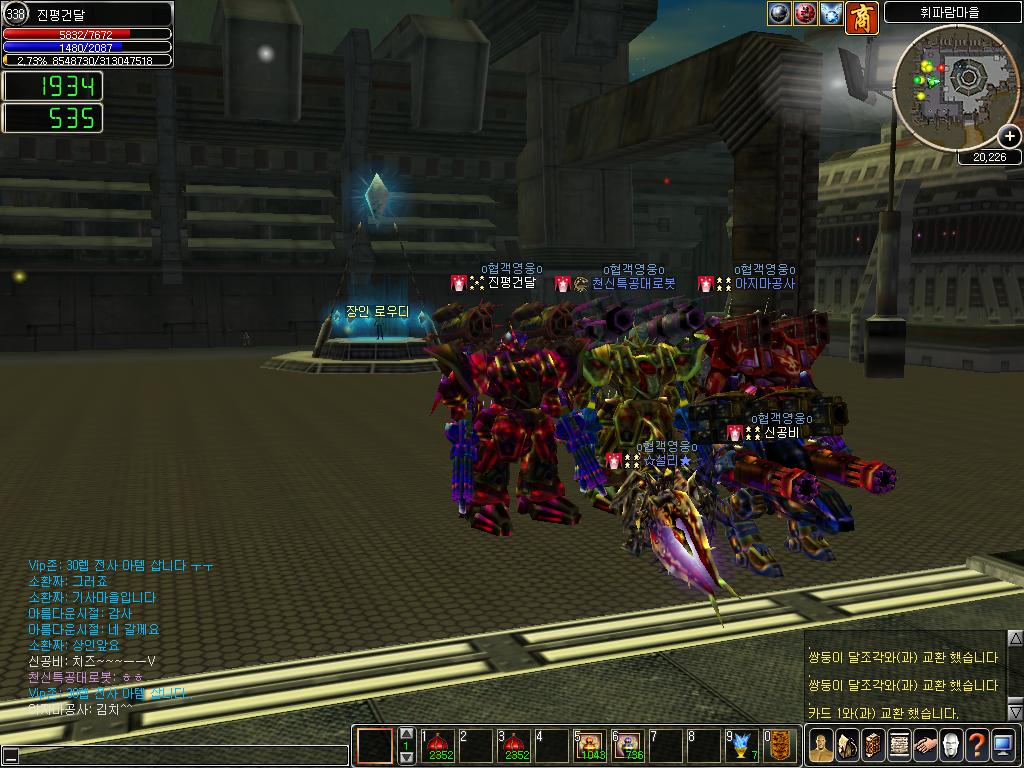Switch hotbar page with the up arrow
Screen dimensions: 1024x768
coord(406,734)
